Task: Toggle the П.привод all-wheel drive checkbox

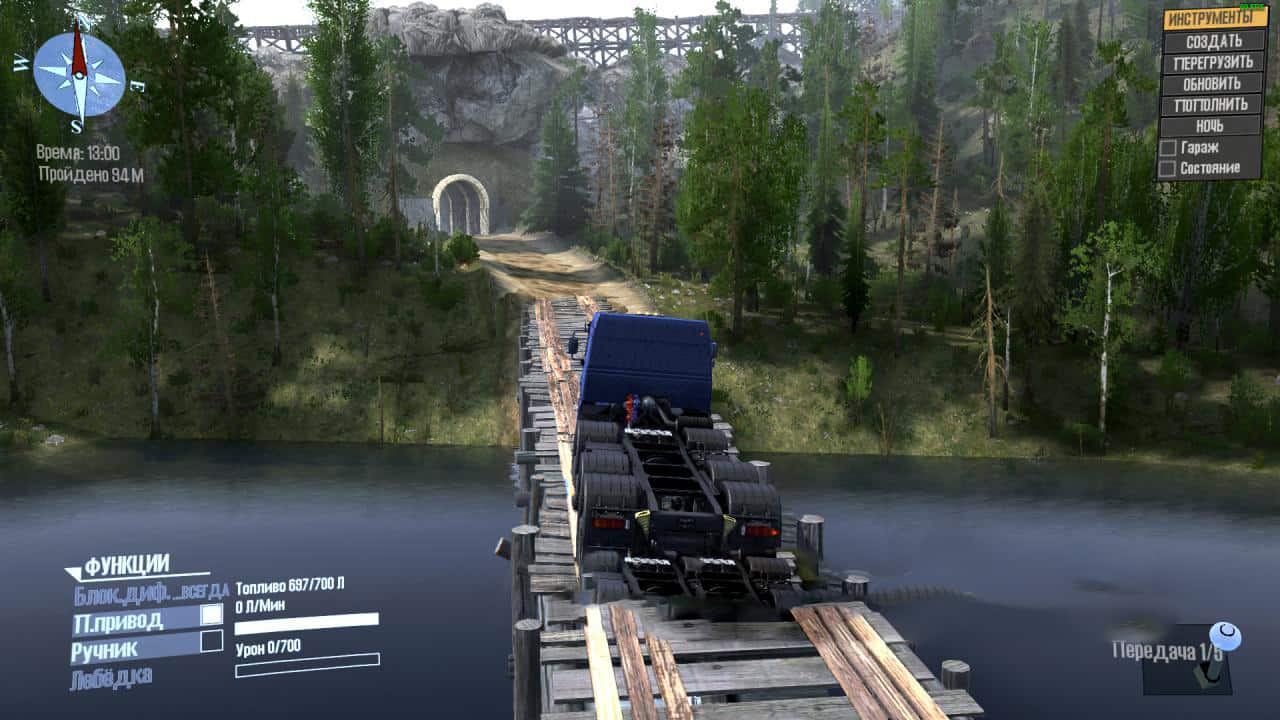Action: tap(211, 615)
